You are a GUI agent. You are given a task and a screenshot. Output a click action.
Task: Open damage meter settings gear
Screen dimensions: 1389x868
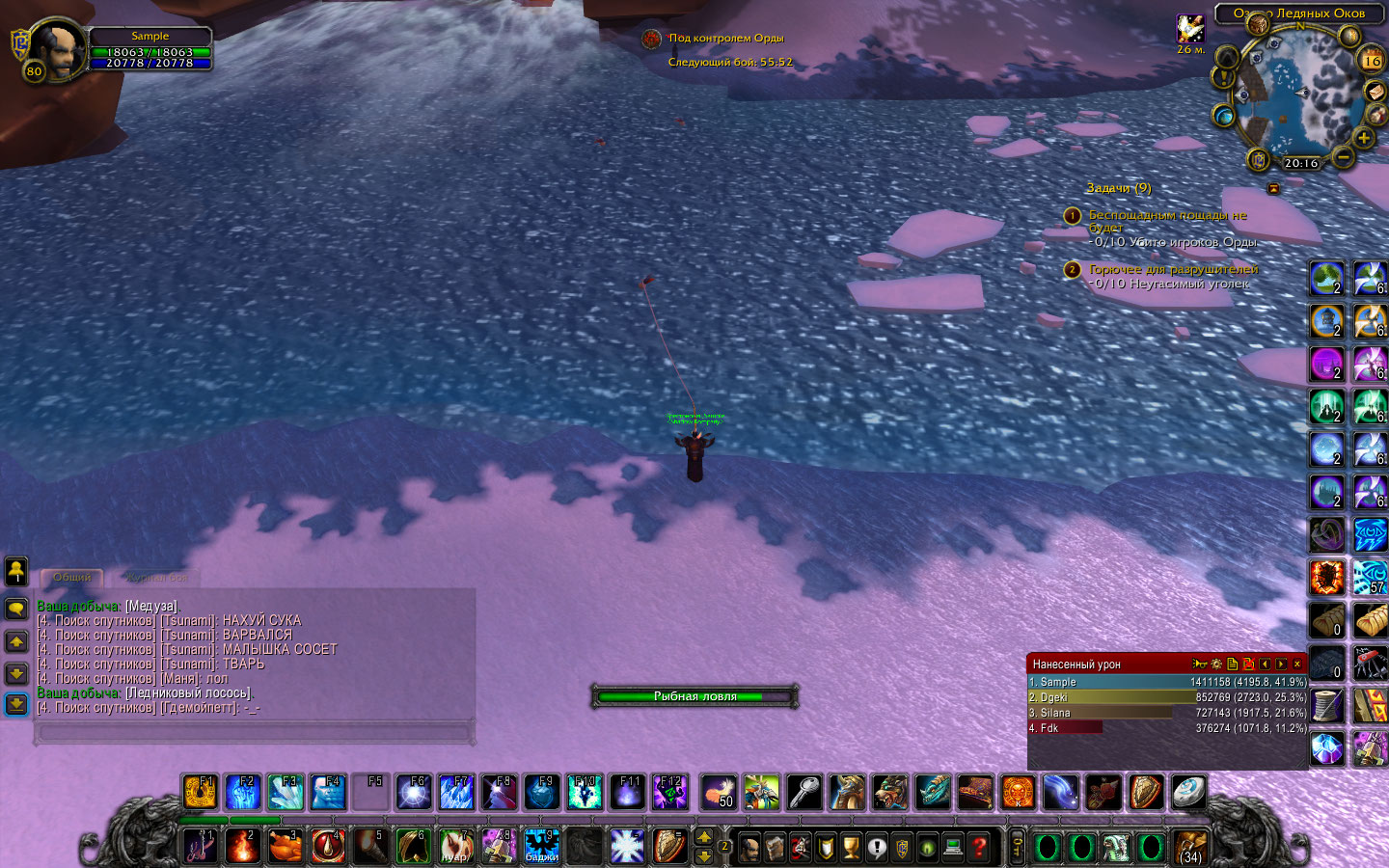coord(1215,665)
